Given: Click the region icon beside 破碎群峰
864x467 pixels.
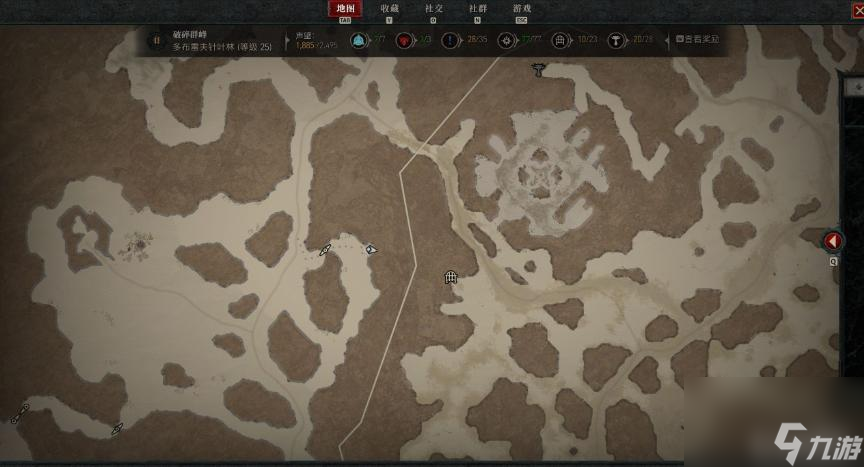Looking at the screenshot, I should (x=156, y=41).
